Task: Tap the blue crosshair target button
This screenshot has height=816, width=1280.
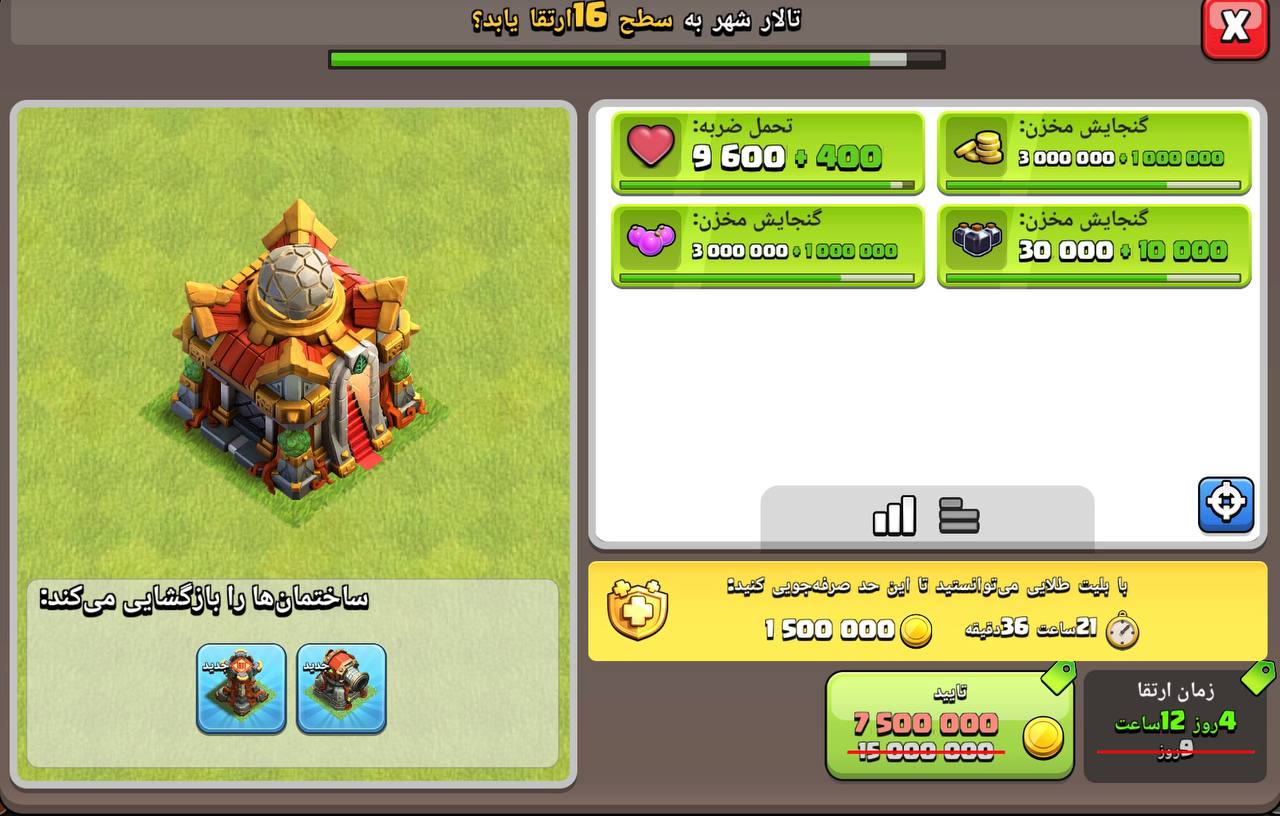Action: pos(1226,505)
